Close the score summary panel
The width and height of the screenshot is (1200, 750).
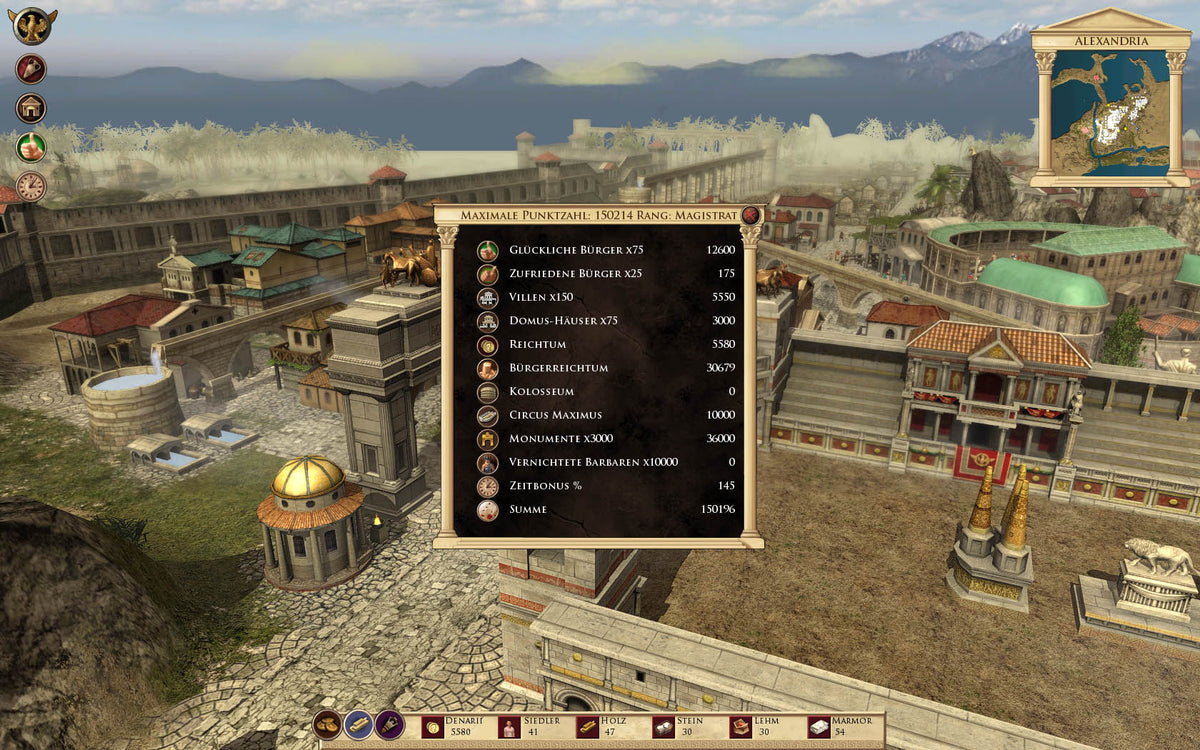[750, 215]
